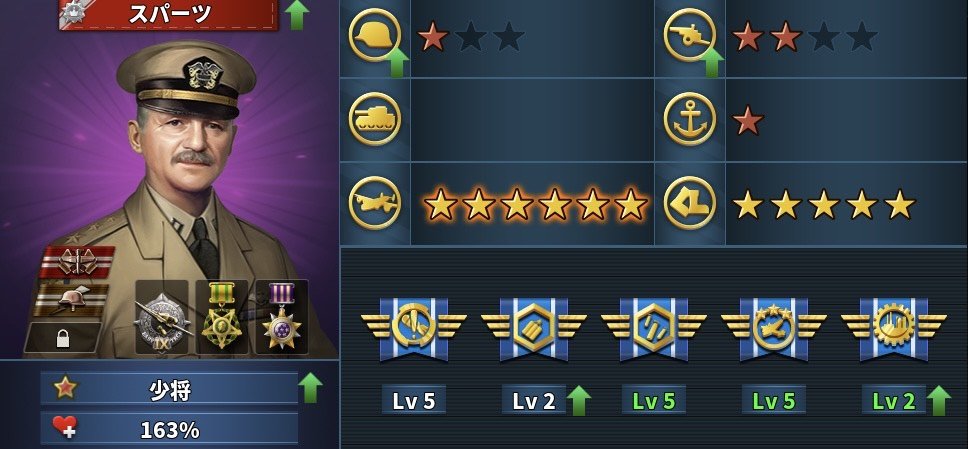
Task: Upgrade the 少将 rank with its green arrow
Action: (x=310, y=388)
